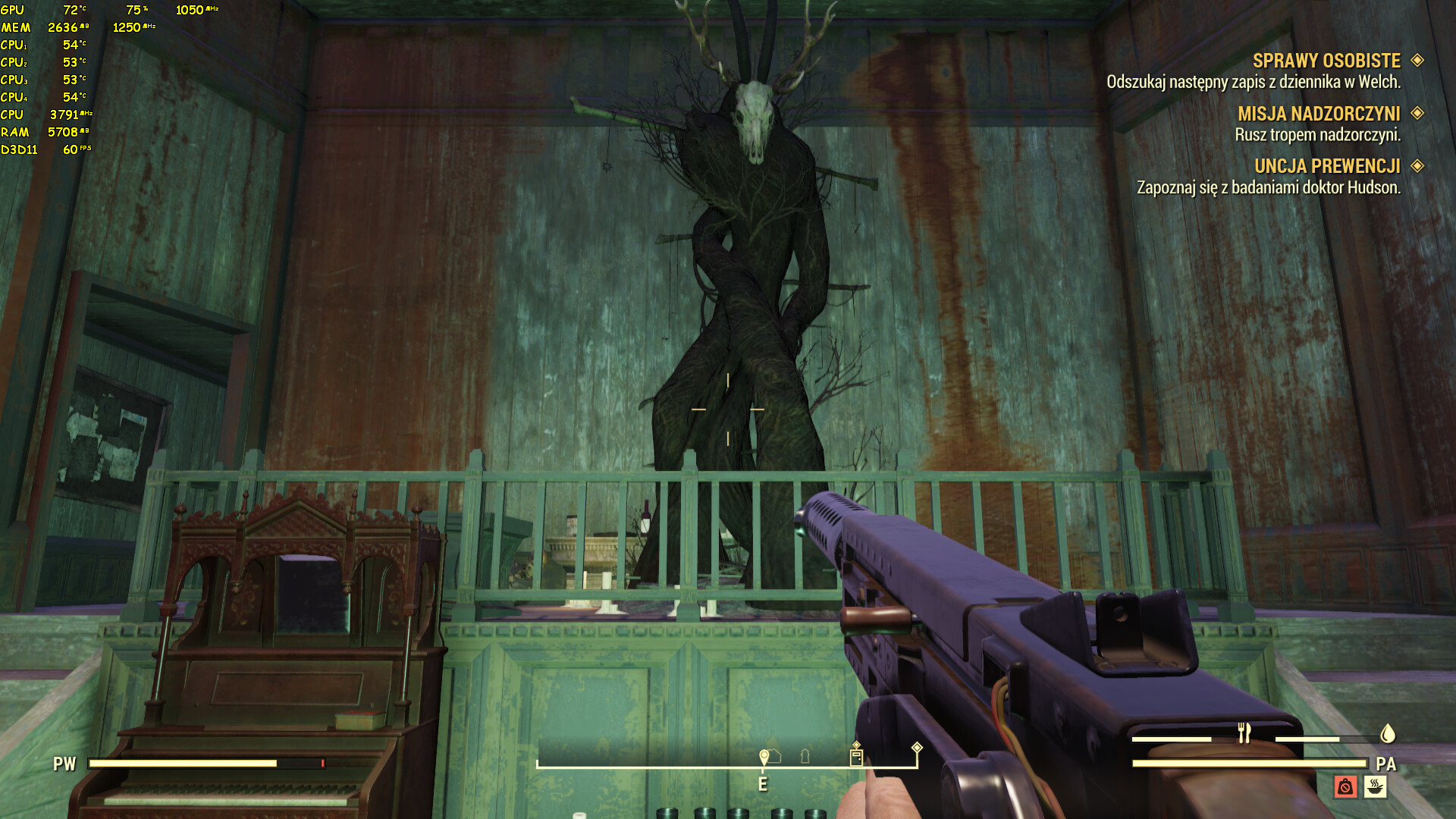Screen dimensions: 1456x819
Task: Click the hot food bowl status icon
Action: click(x=1375, y=786)
